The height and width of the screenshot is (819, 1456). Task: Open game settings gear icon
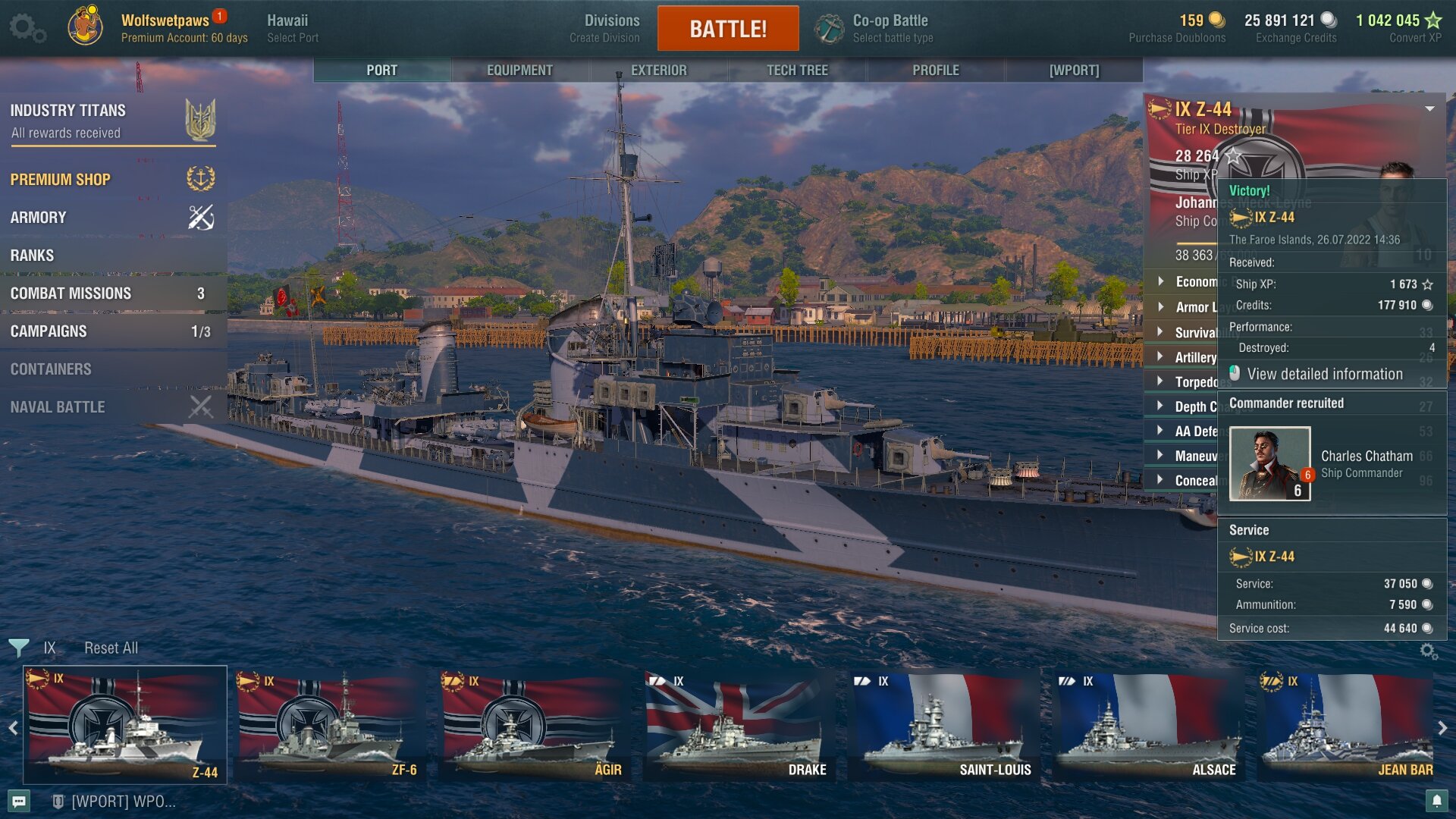27,29
